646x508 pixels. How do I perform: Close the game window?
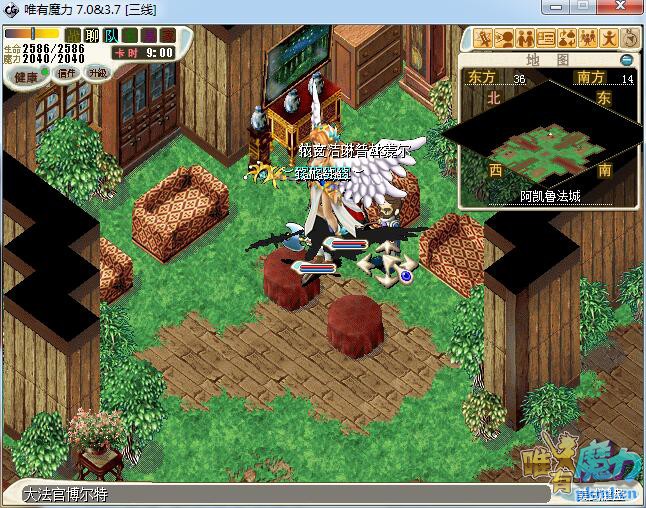[x=619, y=8]
